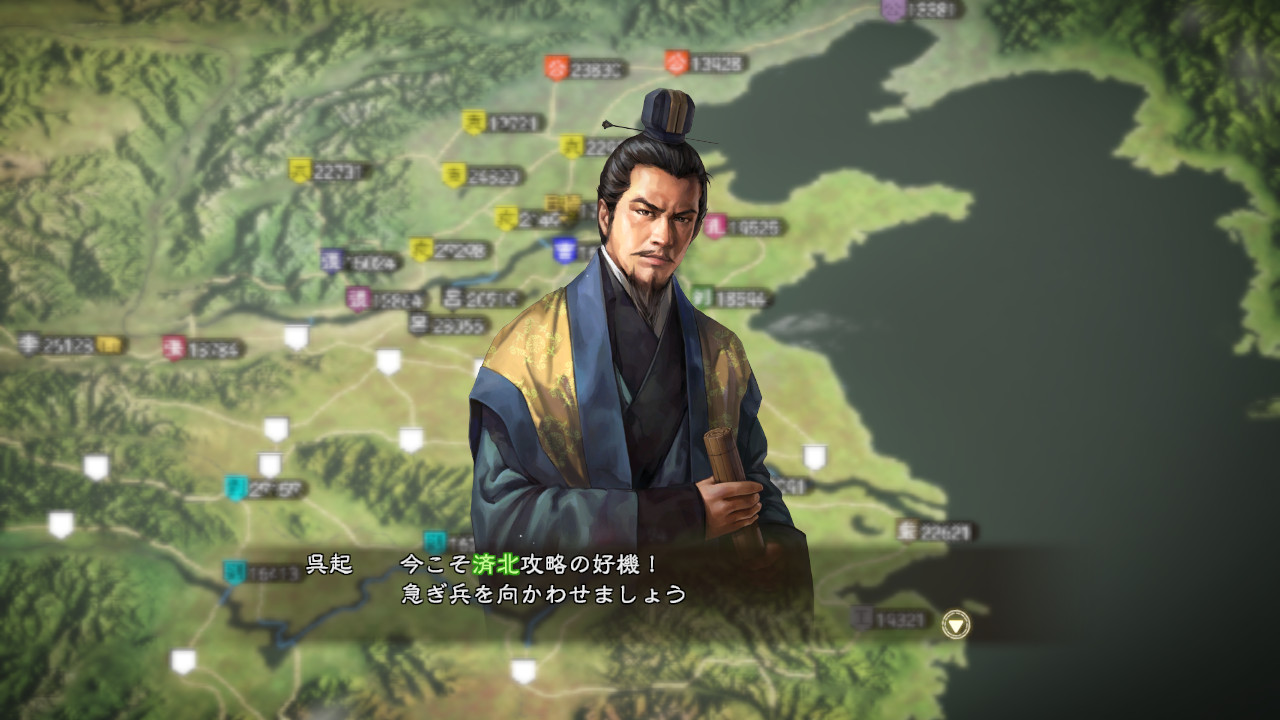Select the red 袁 banner showing 16784 troops
Viewport: 1280px width, 720px height.
[175, 346]
